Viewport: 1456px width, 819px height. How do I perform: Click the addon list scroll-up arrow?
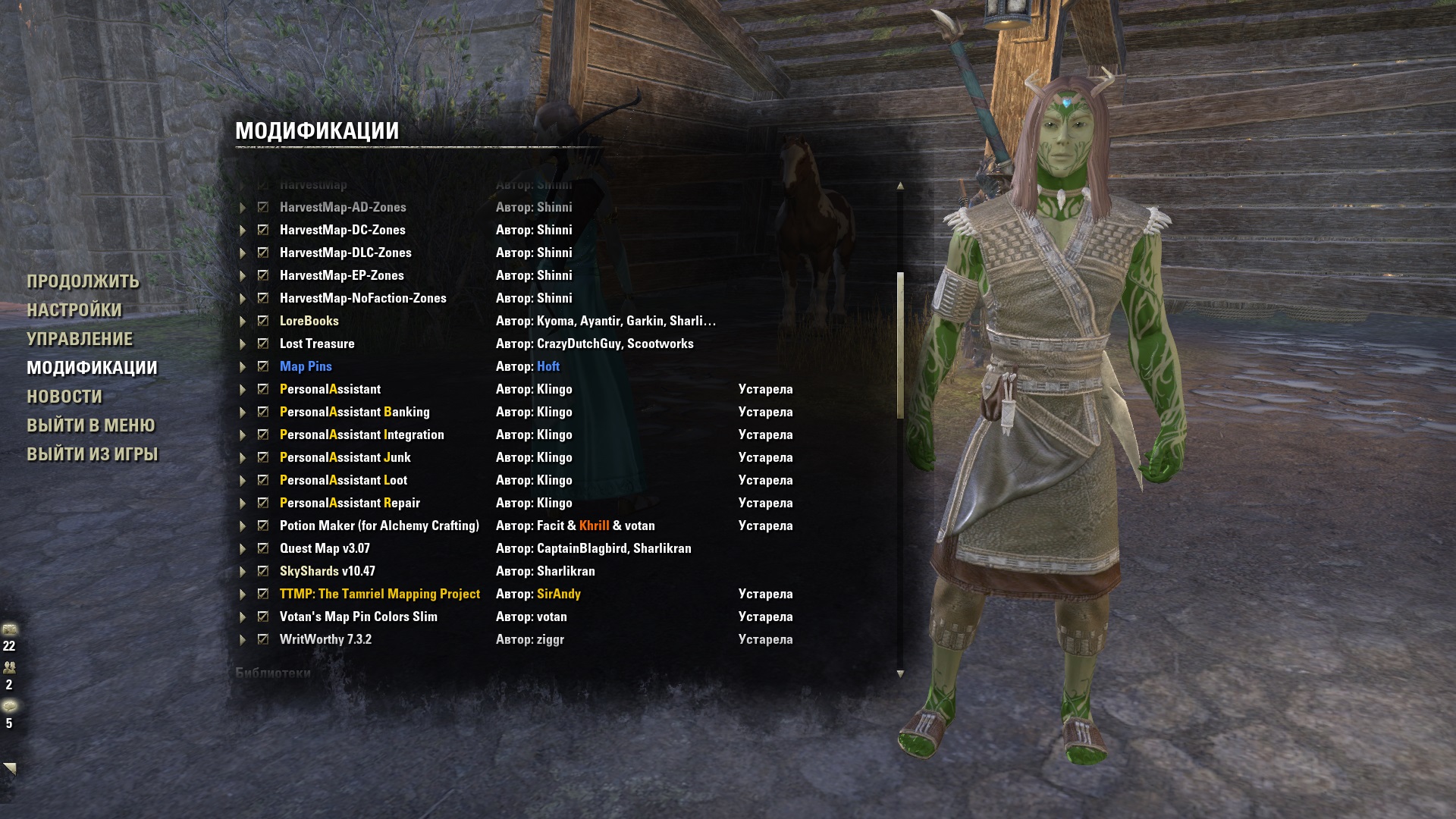tap(900, 186)
